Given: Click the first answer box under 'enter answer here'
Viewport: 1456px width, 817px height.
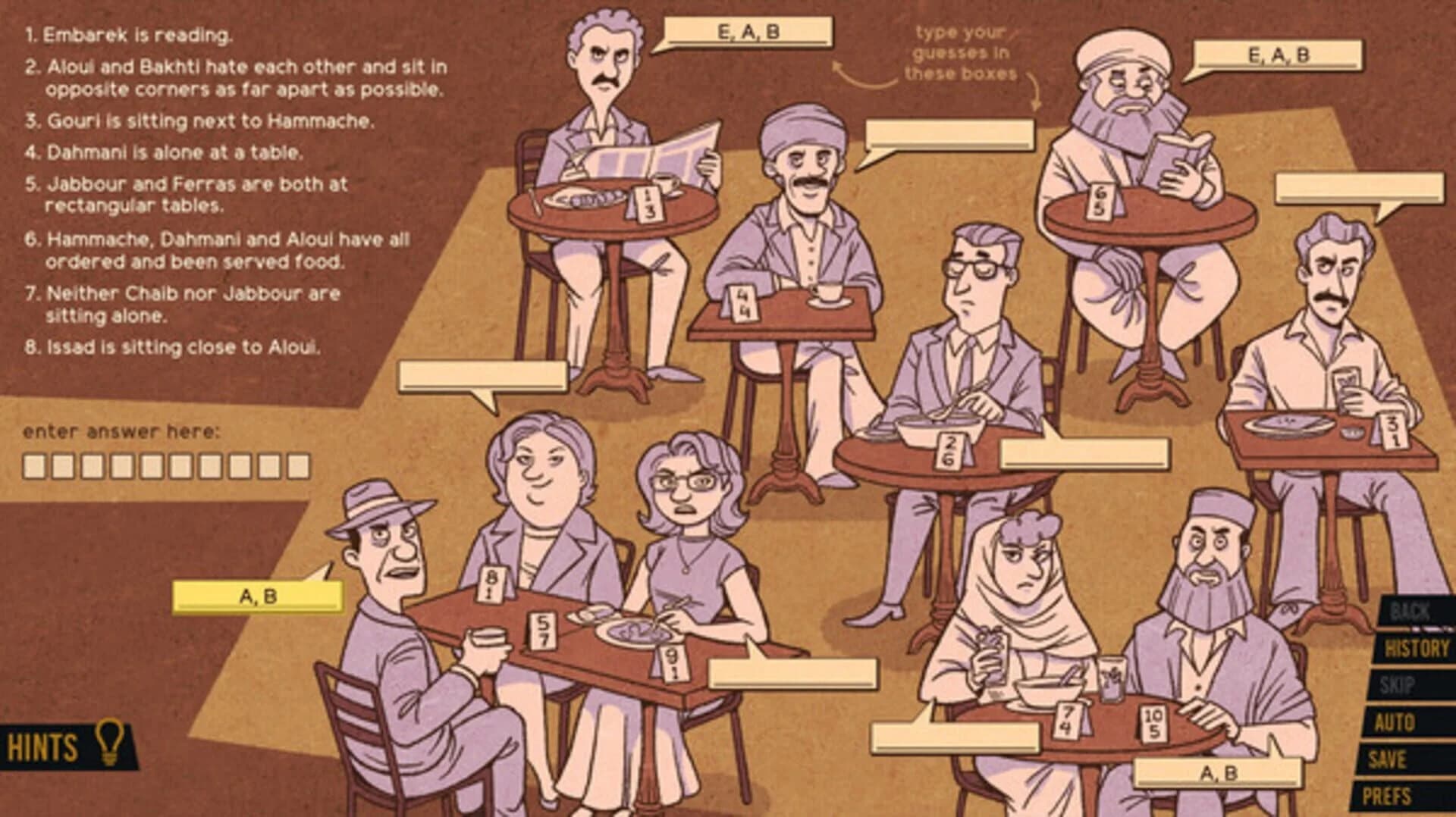Looking at the screenshot, I should point(35,467).
